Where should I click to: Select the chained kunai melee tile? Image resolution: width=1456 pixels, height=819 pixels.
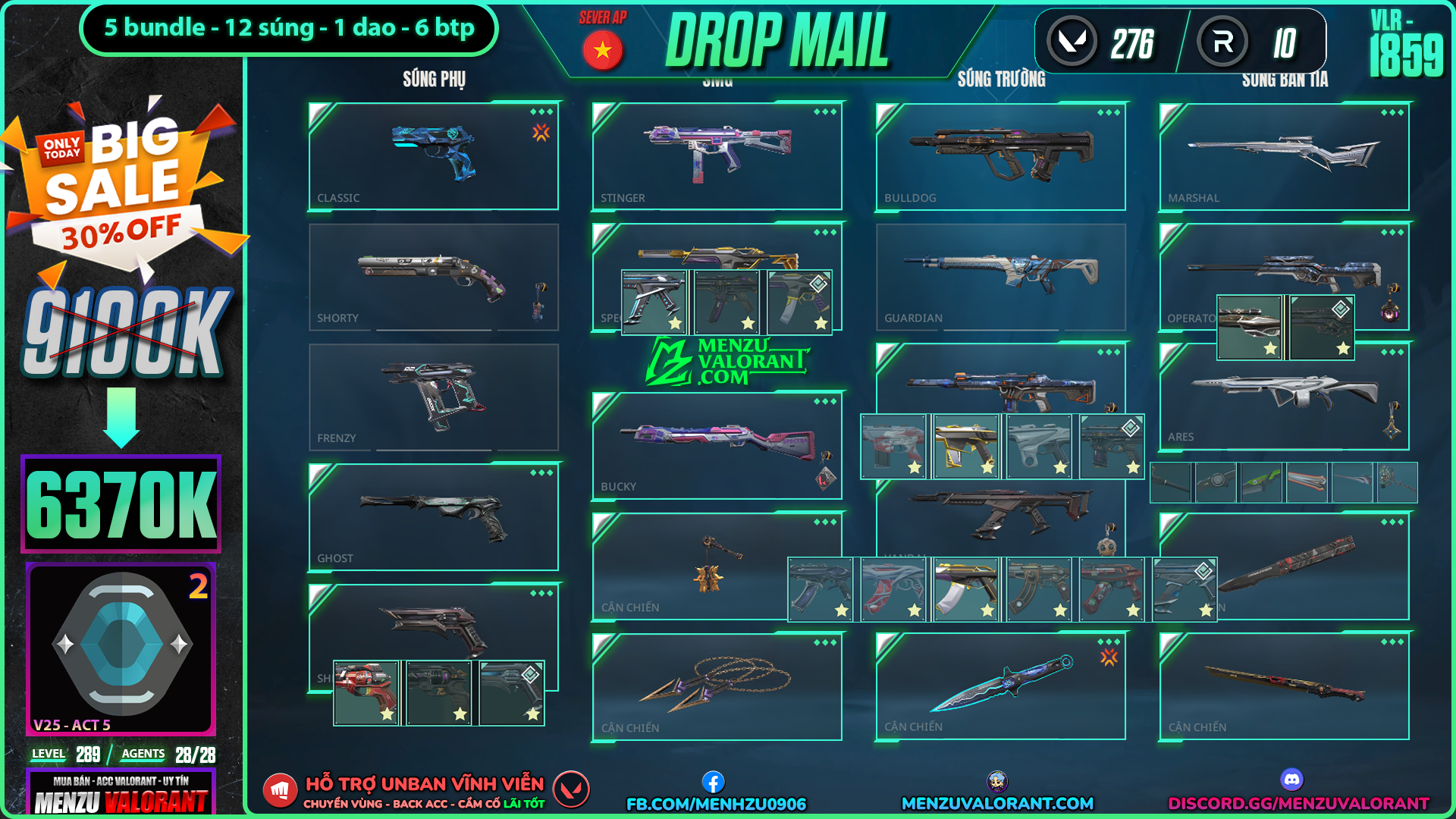pos(717,686)
